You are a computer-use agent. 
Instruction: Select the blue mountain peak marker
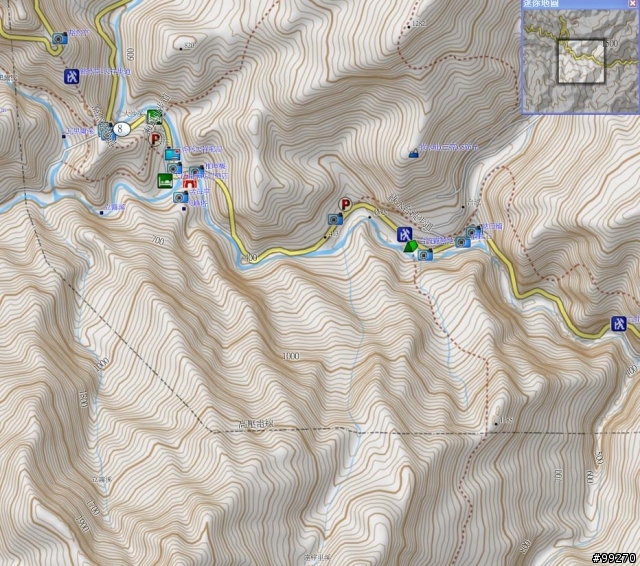414,154
